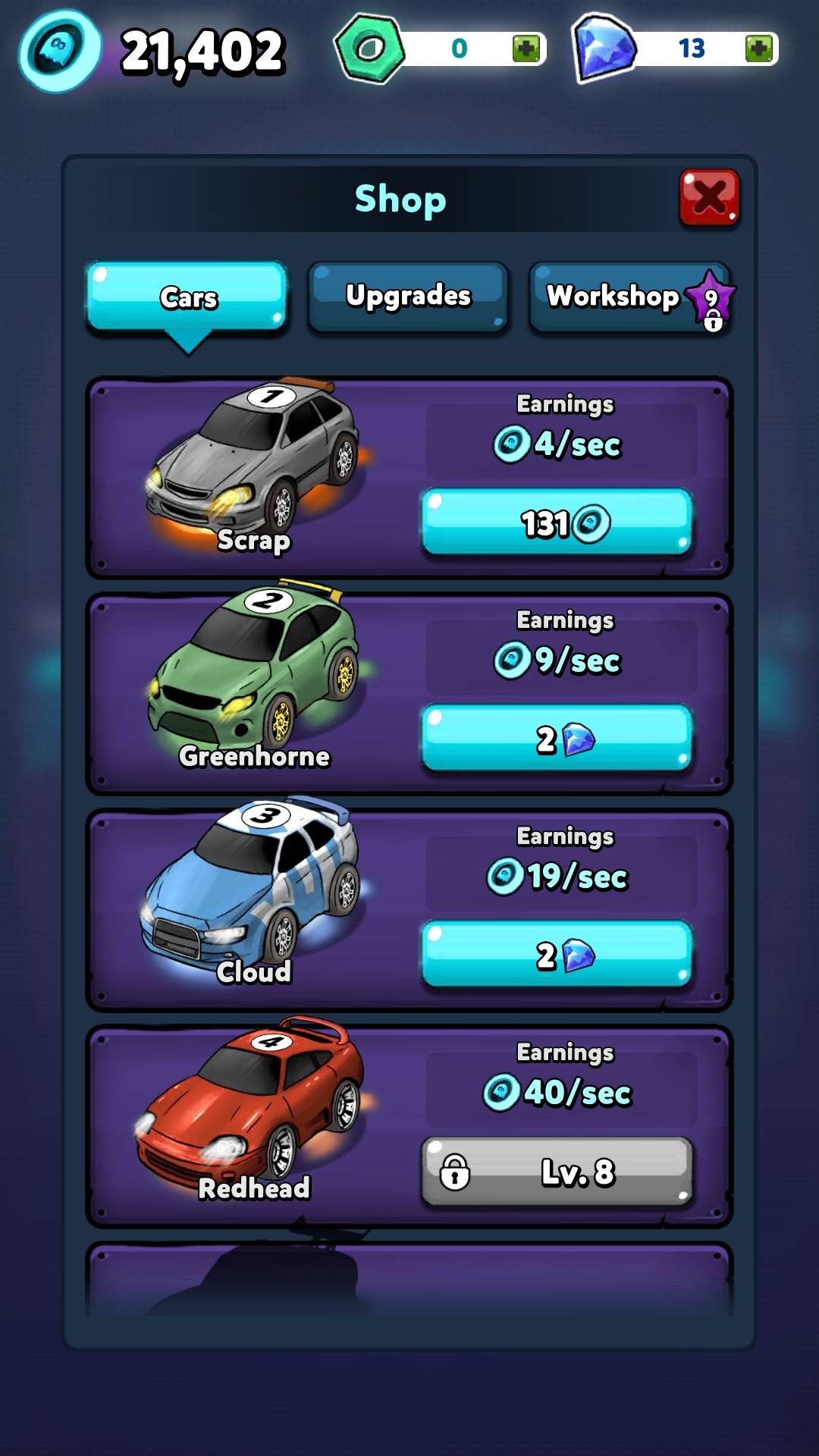Select the locked Workshop tab
This screenshot has width=819, height=1456.
point(630,297)
